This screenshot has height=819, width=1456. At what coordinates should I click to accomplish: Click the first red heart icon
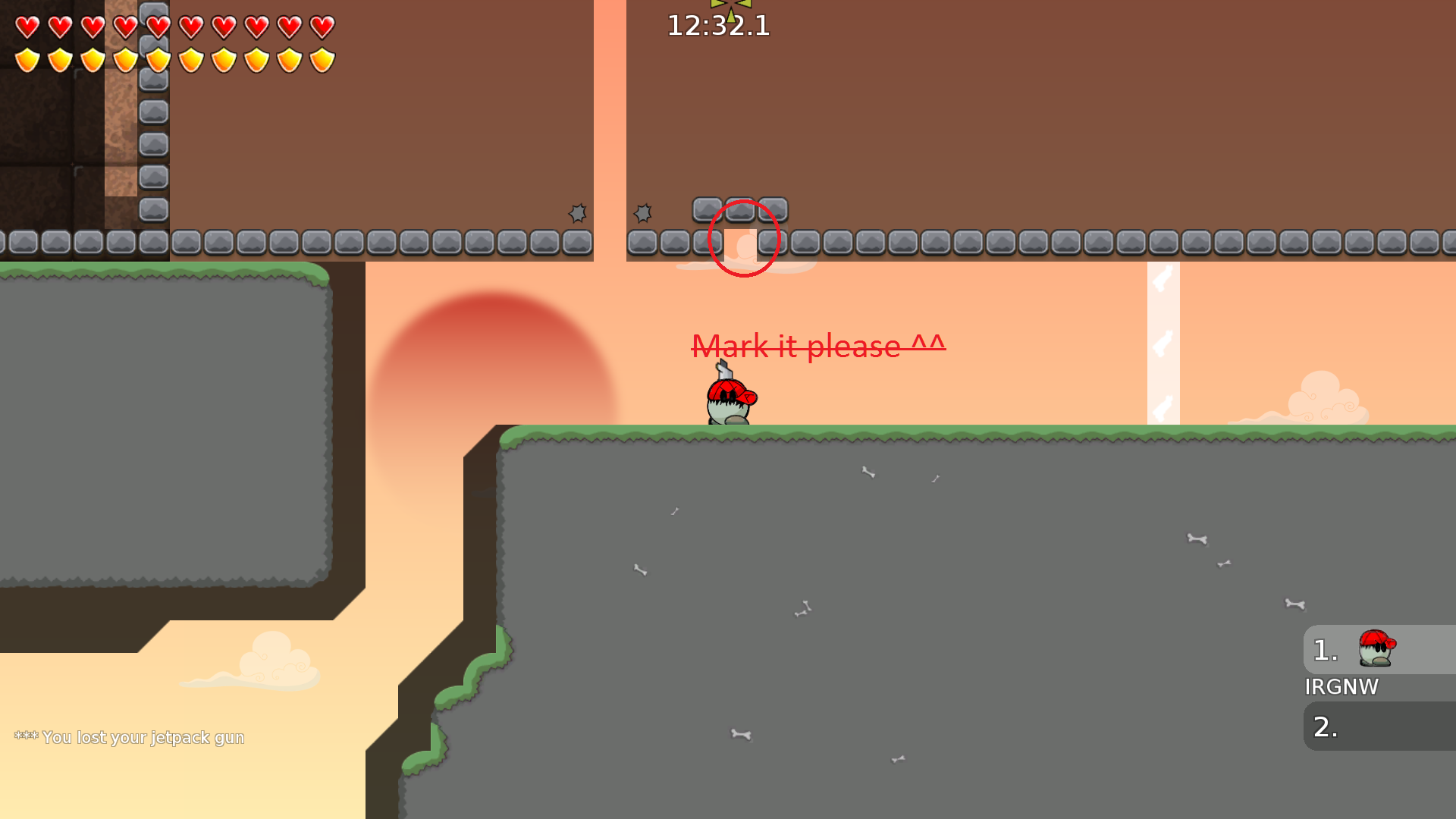(27, 27)
